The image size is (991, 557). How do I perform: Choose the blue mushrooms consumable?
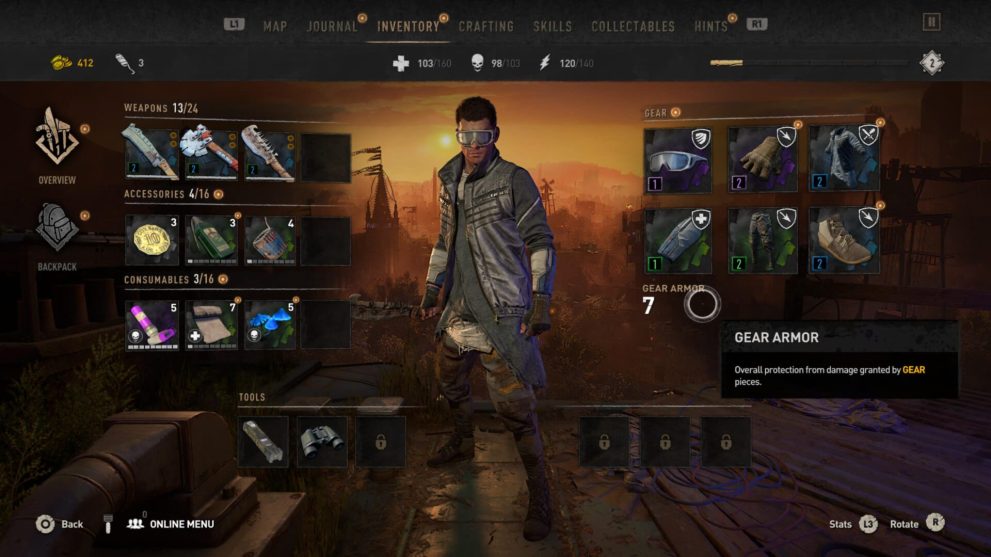pos(270,325)
